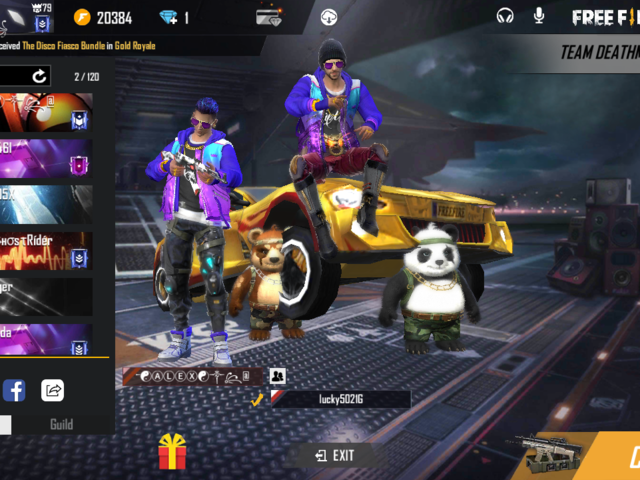
Task: Switch to the Guild tab
Action: tap(62, 425)
